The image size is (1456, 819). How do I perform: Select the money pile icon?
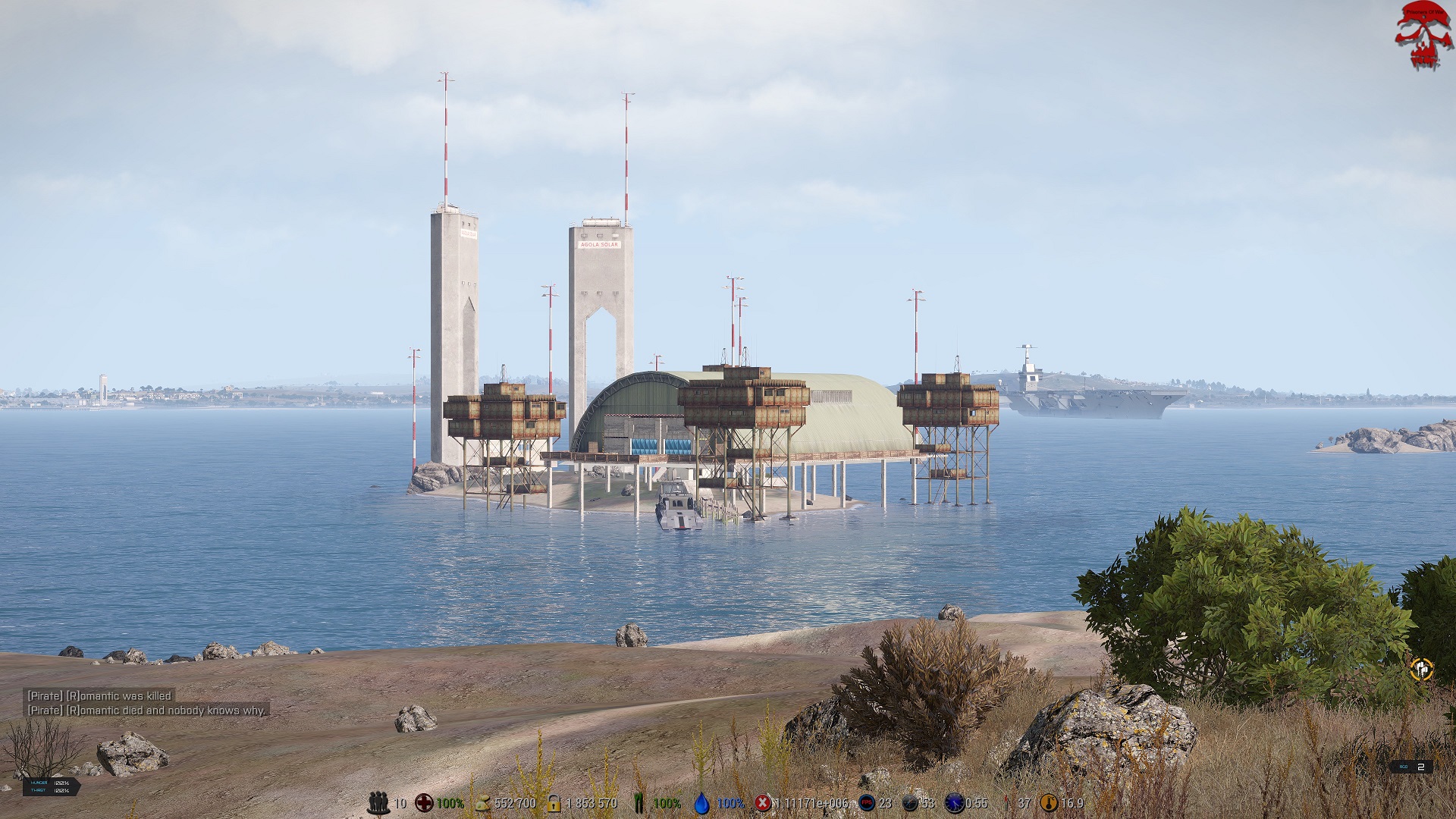pyautogui.click(x=482, y=803)
